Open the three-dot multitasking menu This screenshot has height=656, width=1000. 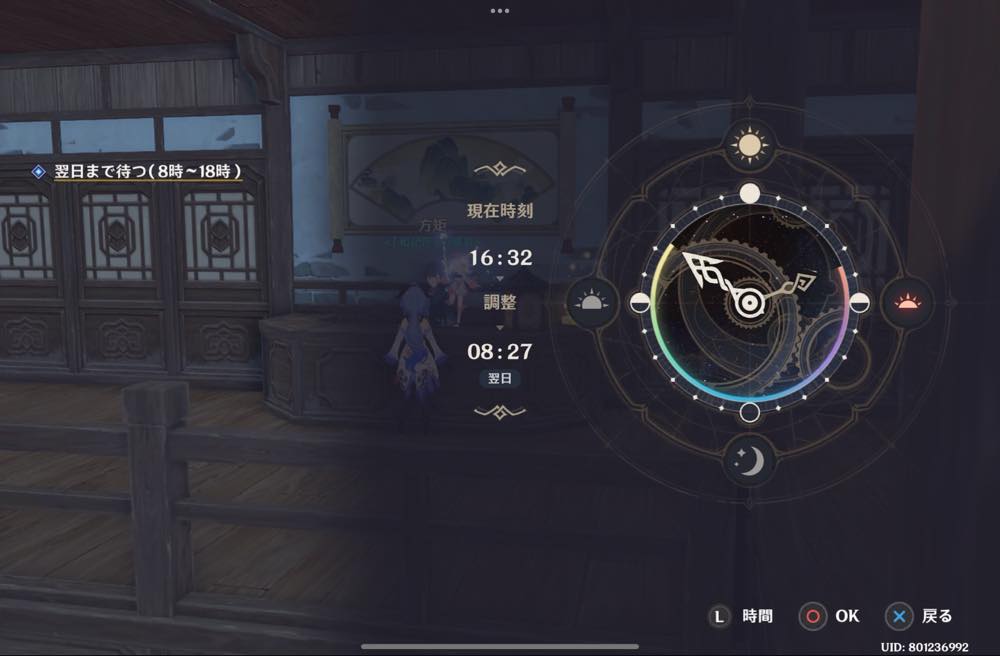point(500,11)
